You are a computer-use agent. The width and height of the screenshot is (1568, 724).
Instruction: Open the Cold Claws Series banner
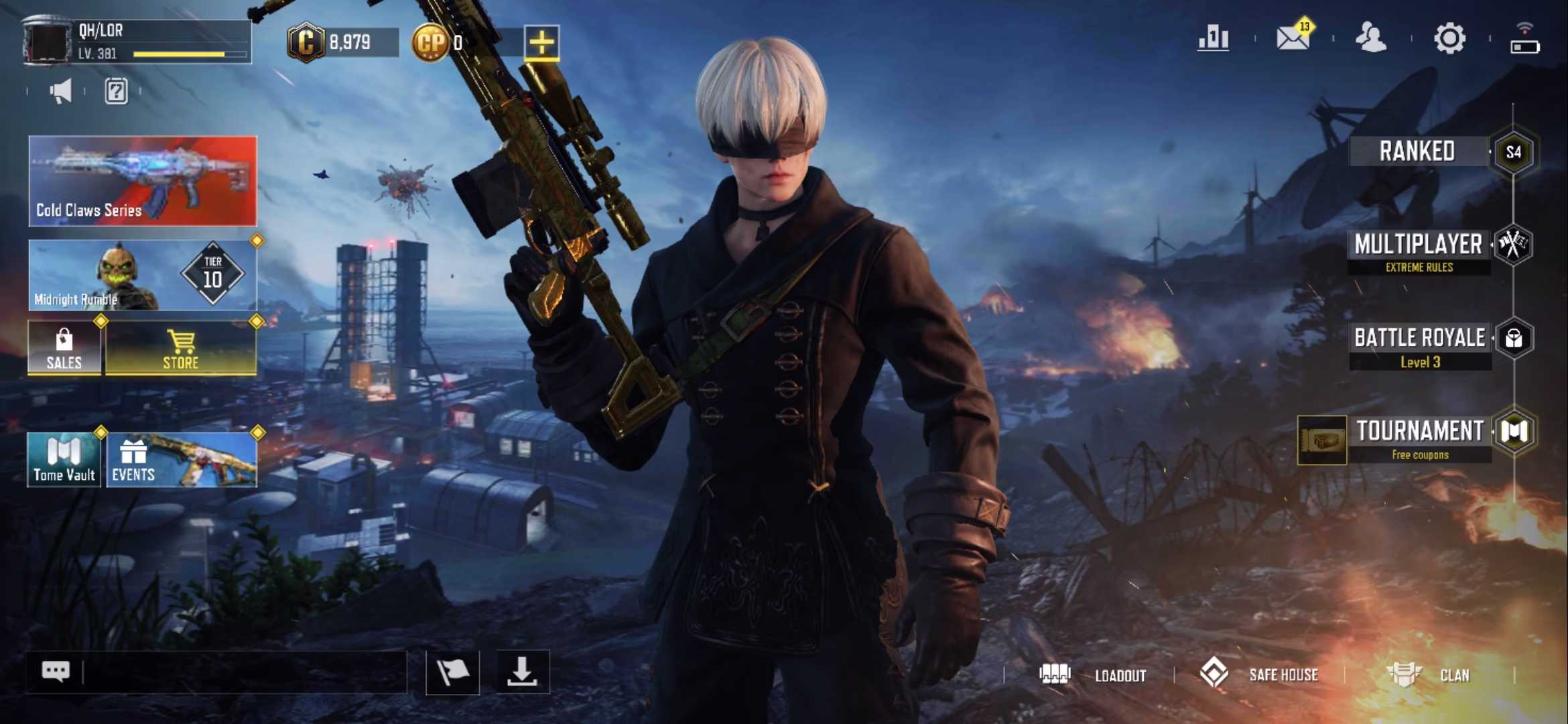point(143,181)
